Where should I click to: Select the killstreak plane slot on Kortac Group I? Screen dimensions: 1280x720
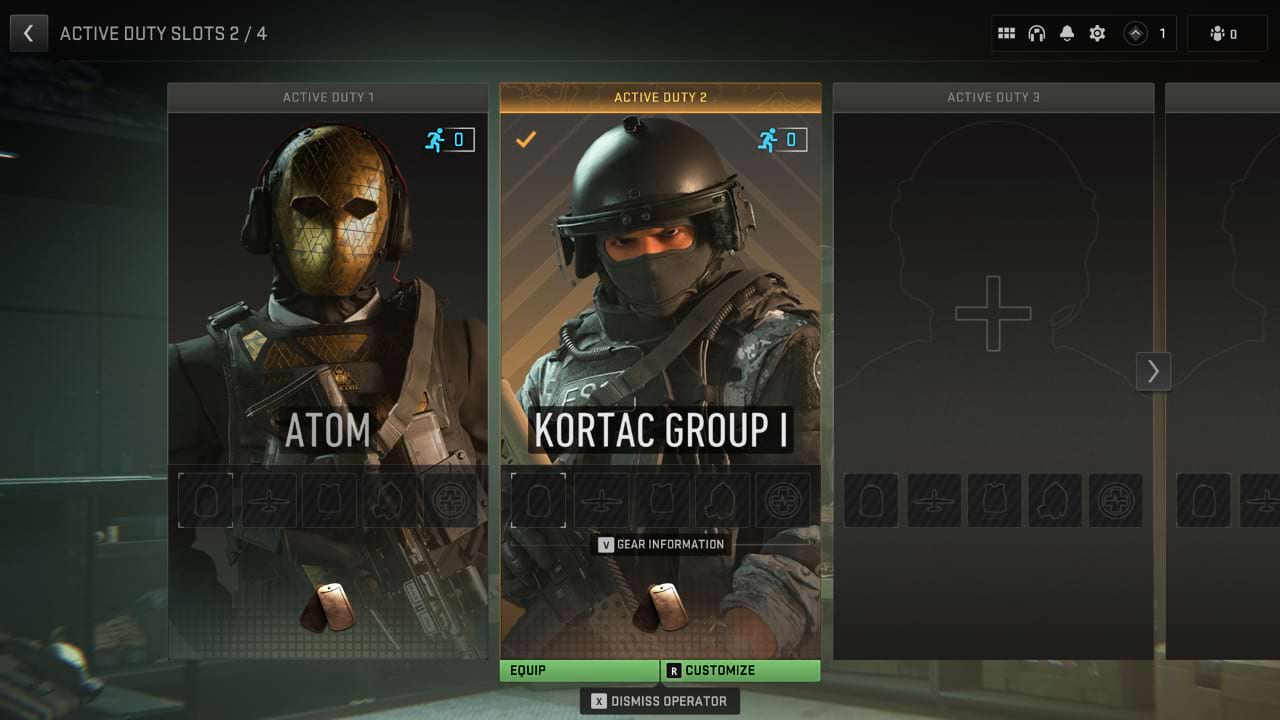600,500
